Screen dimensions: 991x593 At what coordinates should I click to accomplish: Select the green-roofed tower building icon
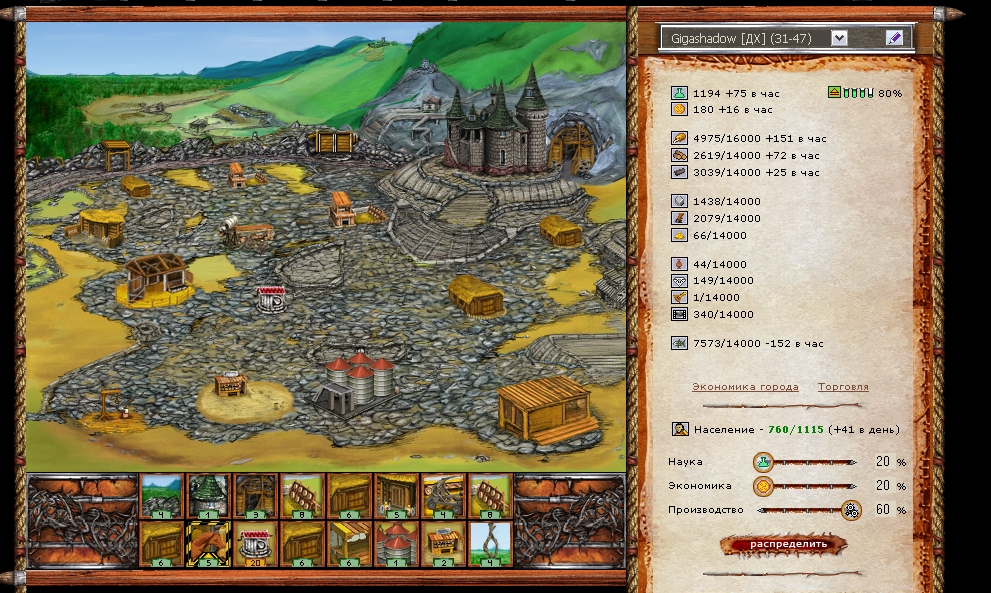(x=210, y=495)
